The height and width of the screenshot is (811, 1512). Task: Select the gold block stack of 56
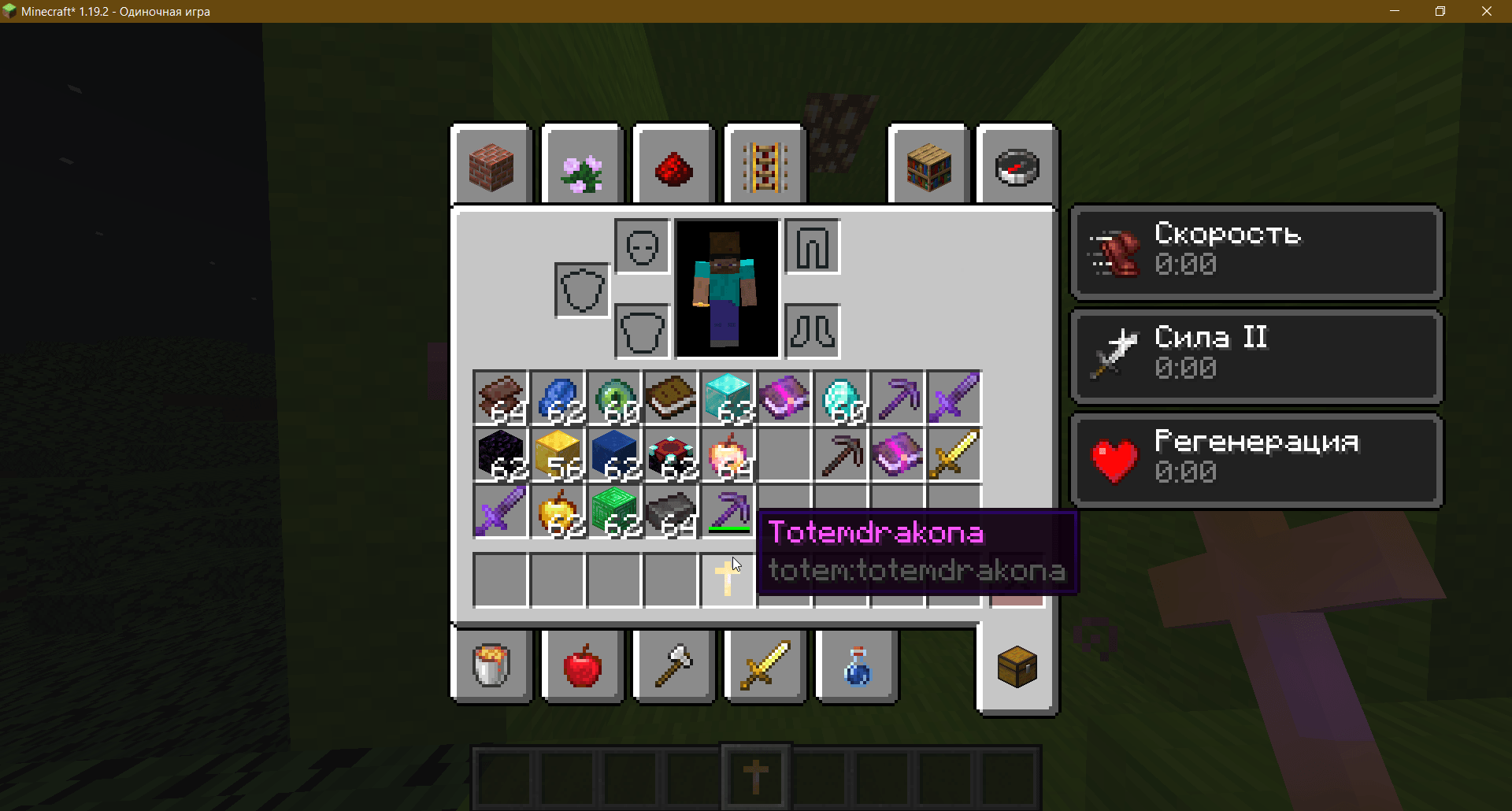coord(557,454)
